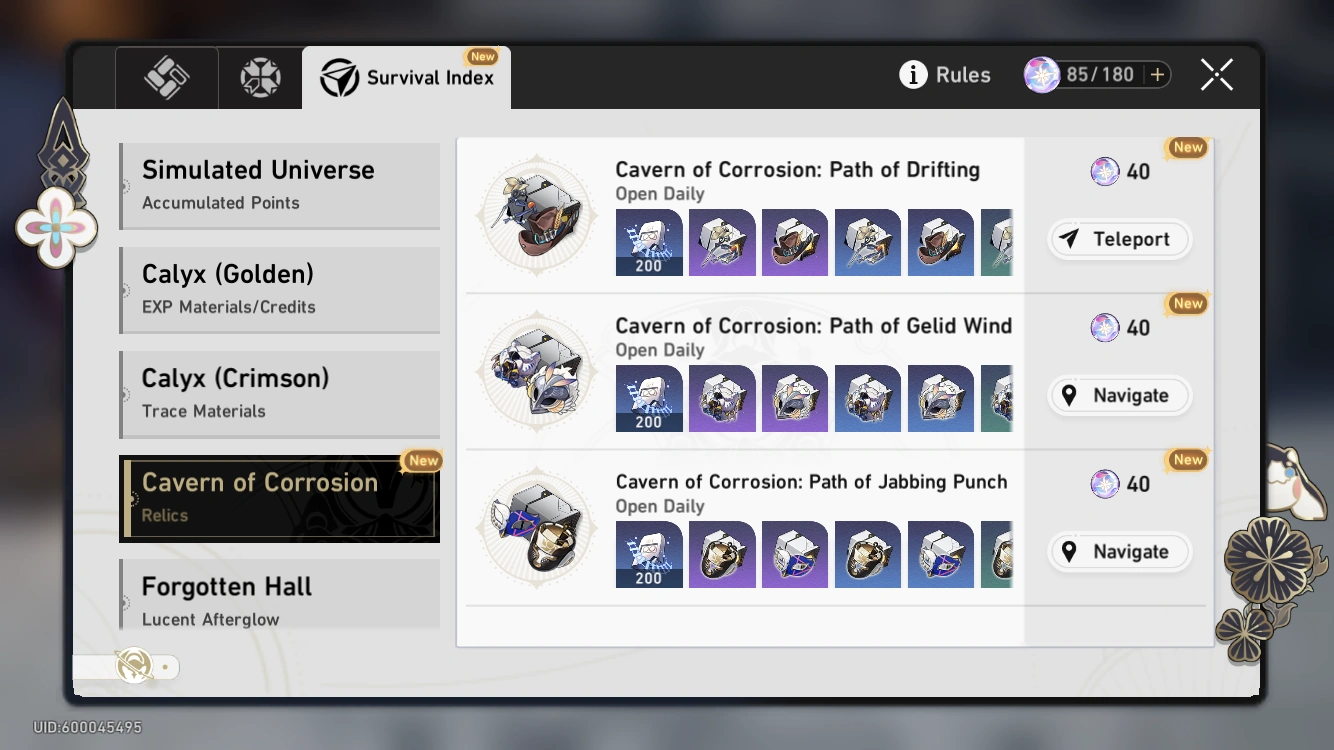Click the Trailblaze Power crystal icon

(x=1040, y=73)
